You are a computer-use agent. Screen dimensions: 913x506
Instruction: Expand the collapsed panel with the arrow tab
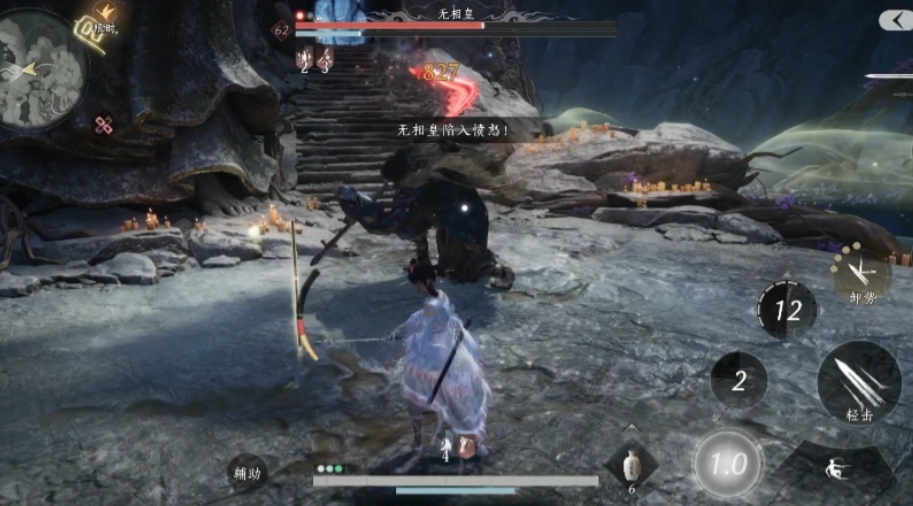click(895, 20)
